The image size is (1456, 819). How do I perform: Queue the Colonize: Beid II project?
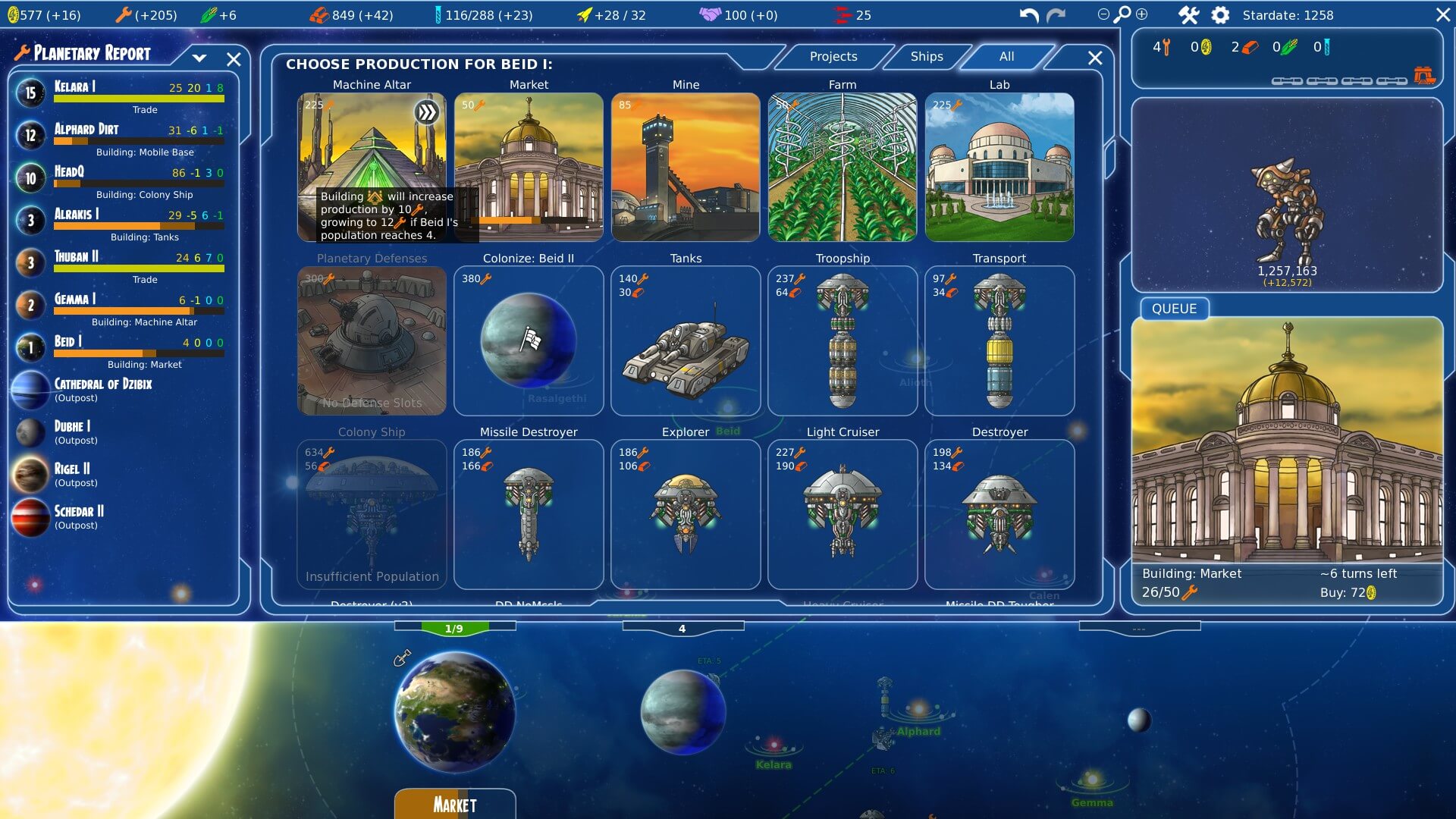click(x=529, y=340)
